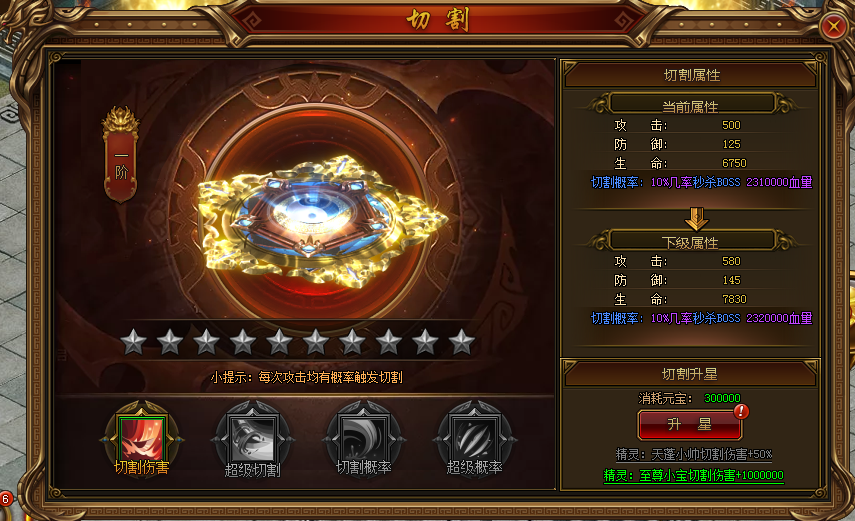Click the 至尊小宝 spirit bonus link
Image resolution: width=855 pixels, height=521 pixels.
coord(694,475)
